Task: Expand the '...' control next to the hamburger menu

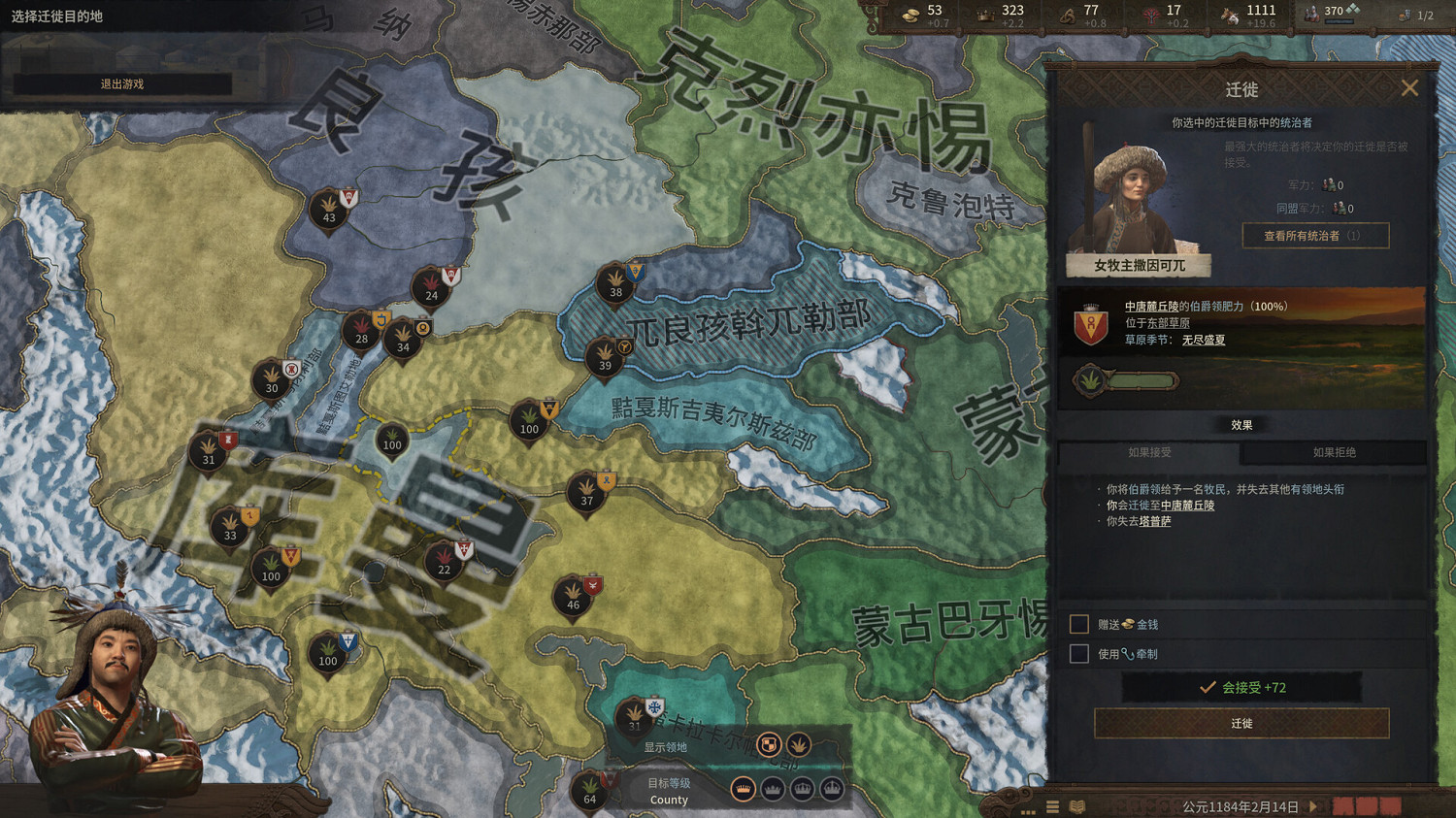Action: [1028, 812]
